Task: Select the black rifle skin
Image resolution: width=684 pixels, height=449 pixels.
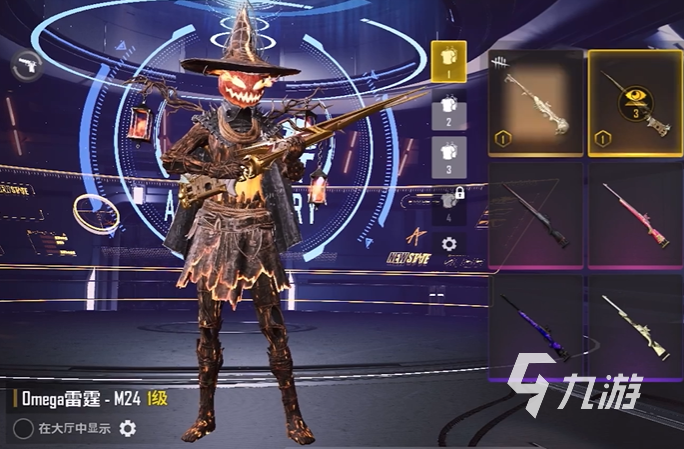Action: (536, 214)
